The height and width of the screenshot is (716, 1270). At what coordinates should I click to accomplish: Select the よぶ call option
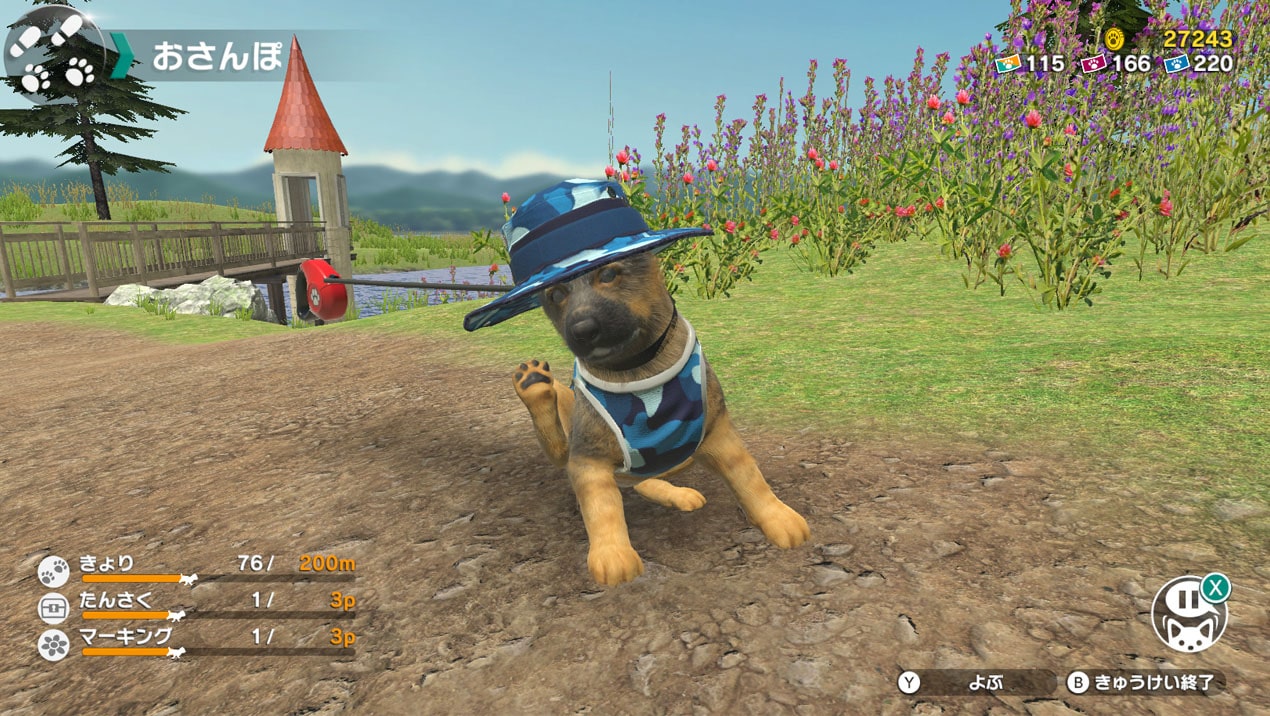click(976, 683)
